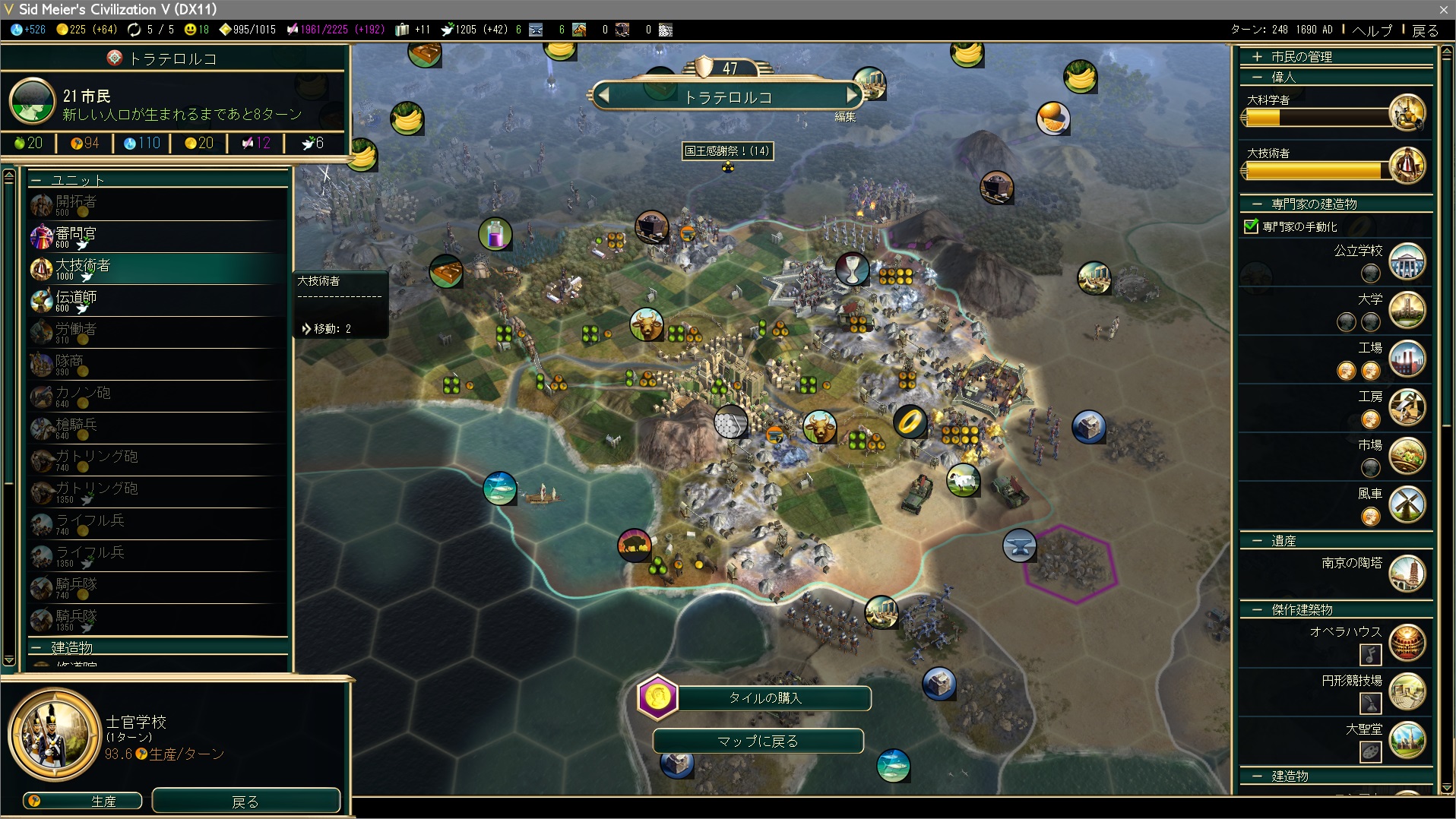Click the 士官学校 production portrait

(54, 734)
